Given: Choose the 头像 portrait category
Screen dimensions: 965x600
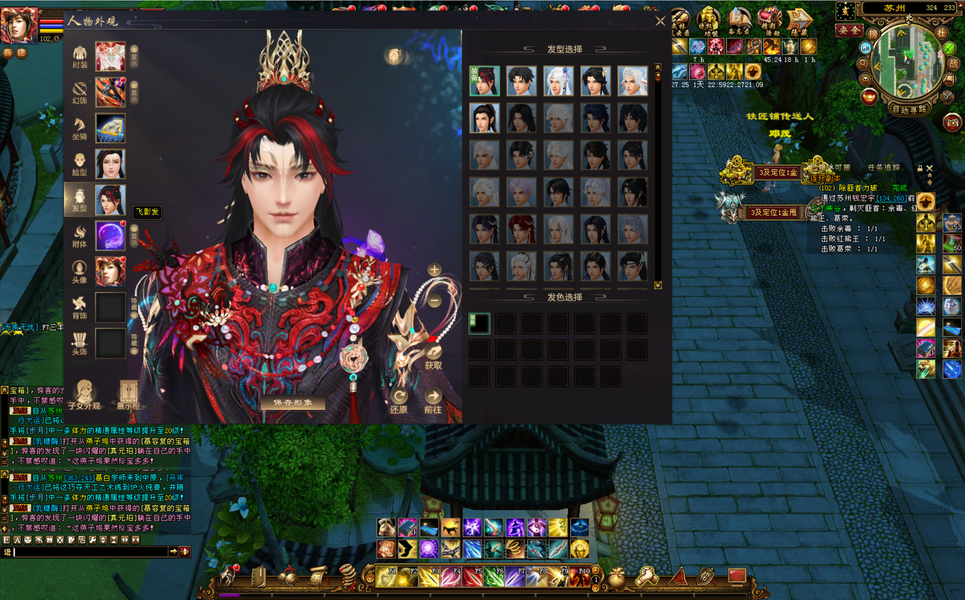Looking at the screenshot, I should pos(110,271).
